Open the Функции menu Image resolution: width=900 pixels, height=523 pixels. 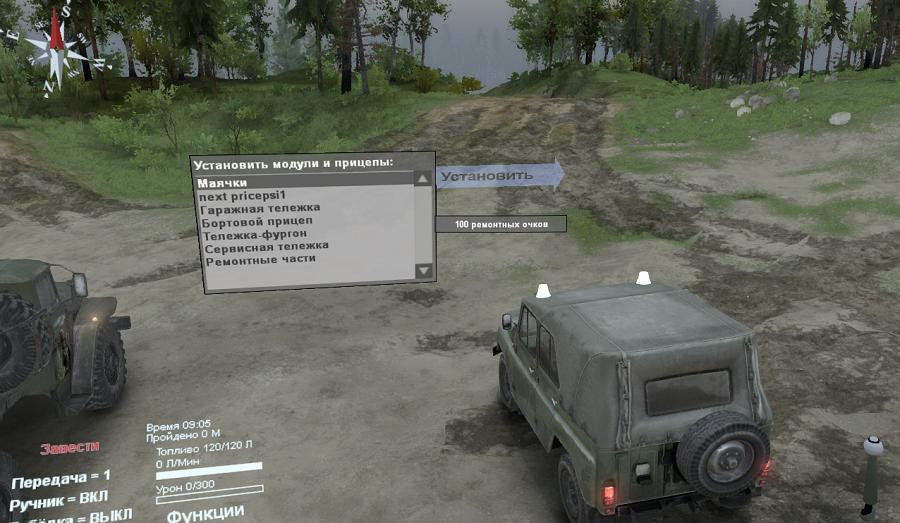[x=205, y=514]
